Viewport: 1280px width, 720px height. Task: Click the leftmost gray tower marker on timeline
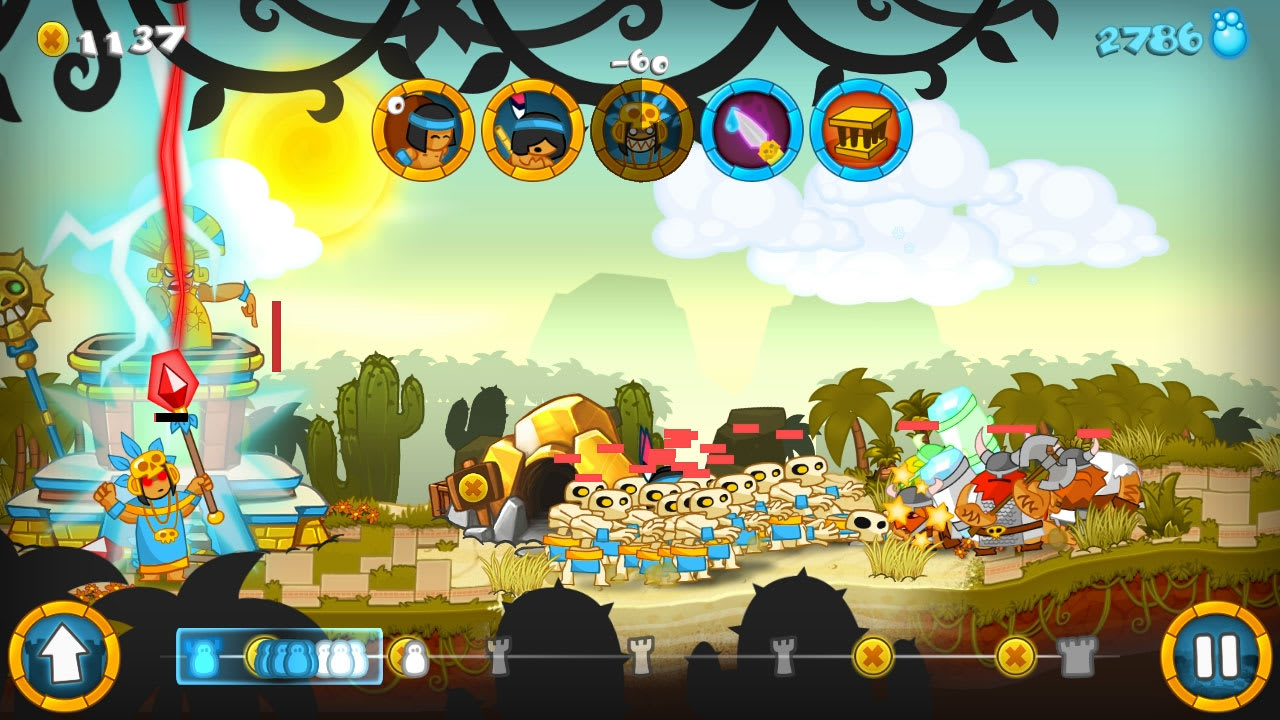point(500,657)
